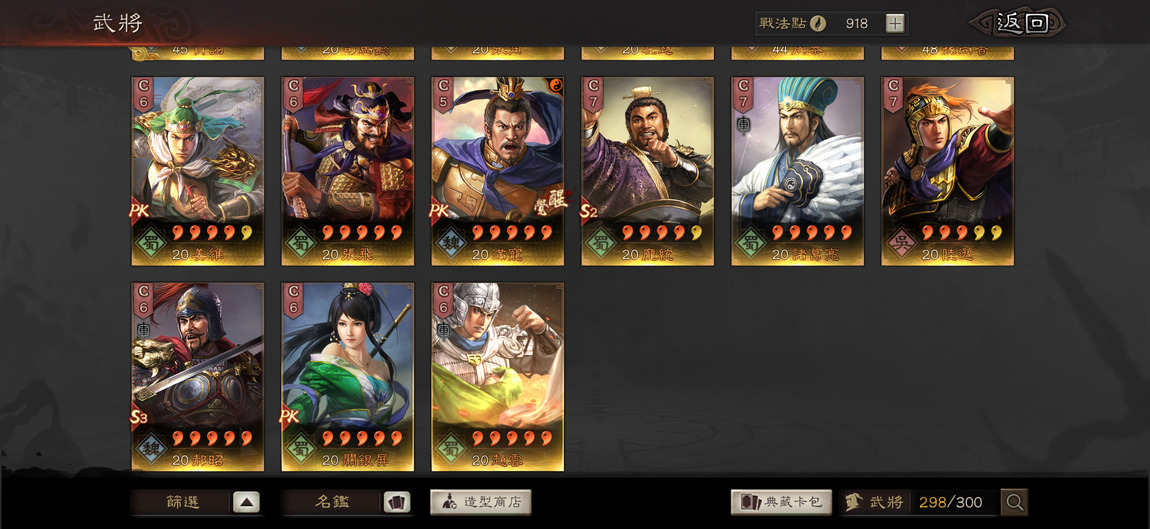
Task: Open the 郝昭 general card
Action: tap(198, 376)
